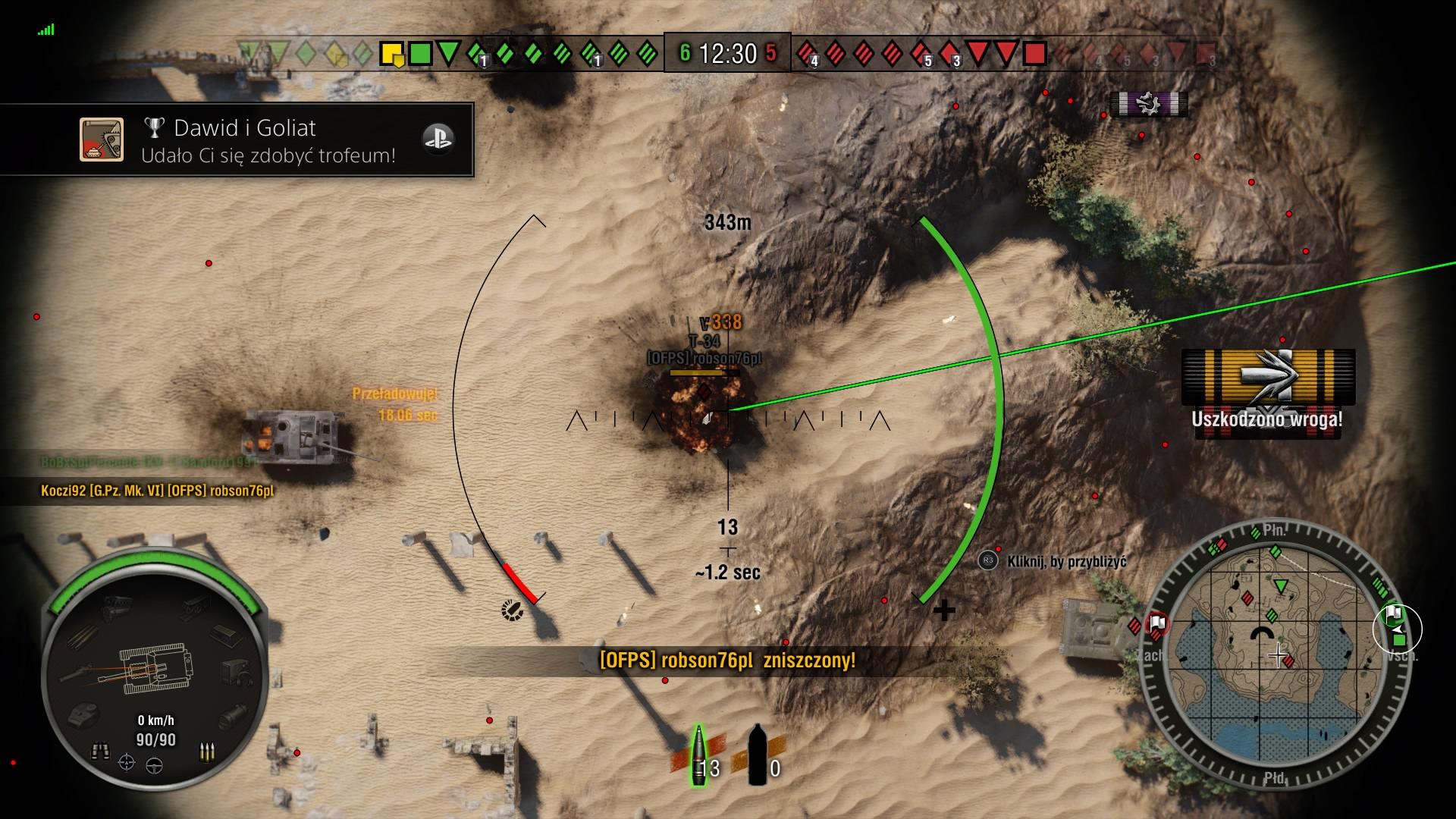Select the purple gear ribbon award
Viewport: 1456px width, 819px height.
tap(1149, 103)
